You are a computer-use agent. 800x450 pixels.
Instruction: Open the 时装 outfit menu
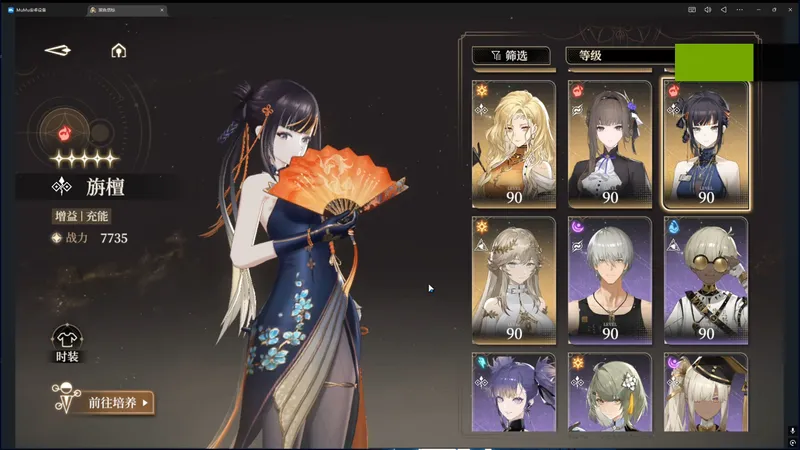click(66, 343)
